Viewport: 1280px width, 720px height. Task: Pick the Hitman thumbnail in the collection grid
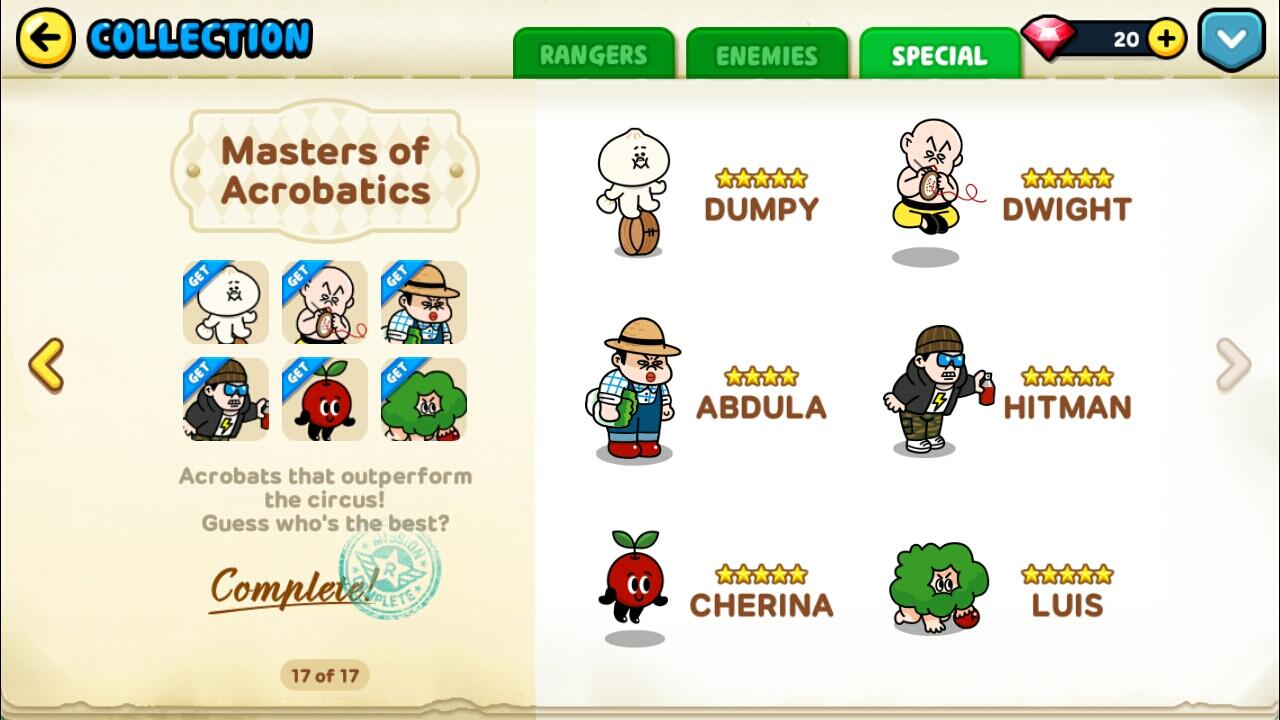point(226,400)
